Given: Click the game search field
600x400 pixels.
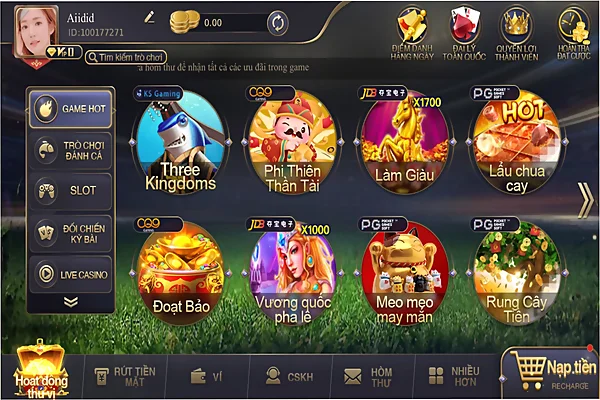Looking at the screenshot, I should (145, 58).
